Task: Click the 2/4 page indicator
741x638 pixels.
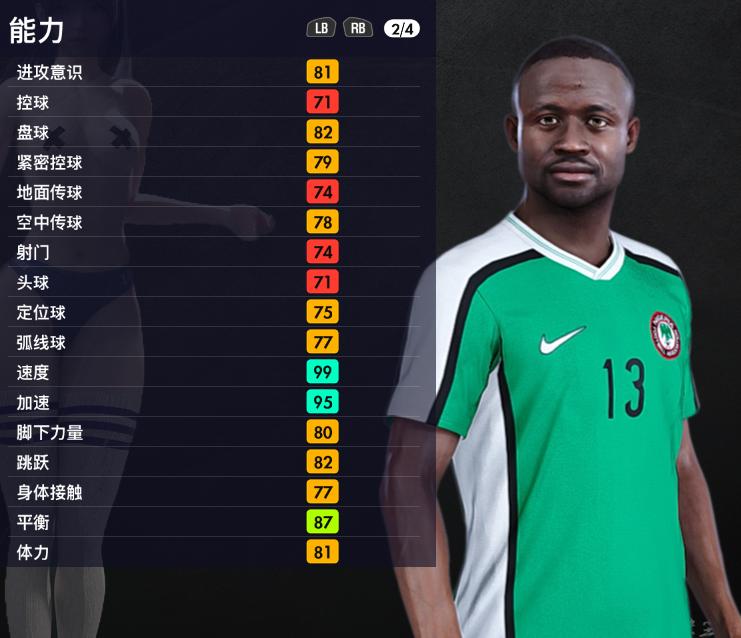Action: [402, 28]
